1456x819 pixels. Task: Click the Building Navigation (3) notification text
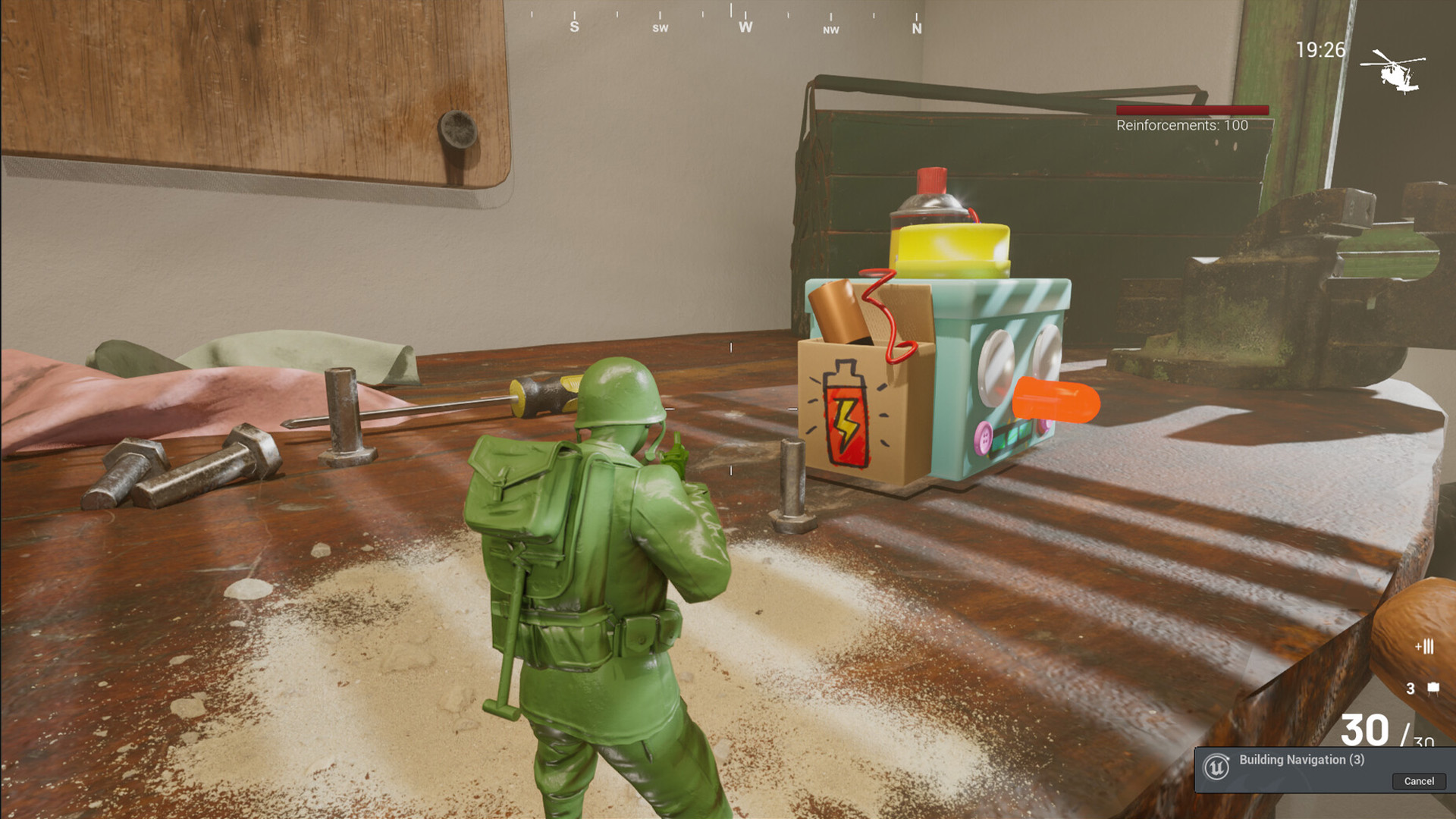point(1301,759)
